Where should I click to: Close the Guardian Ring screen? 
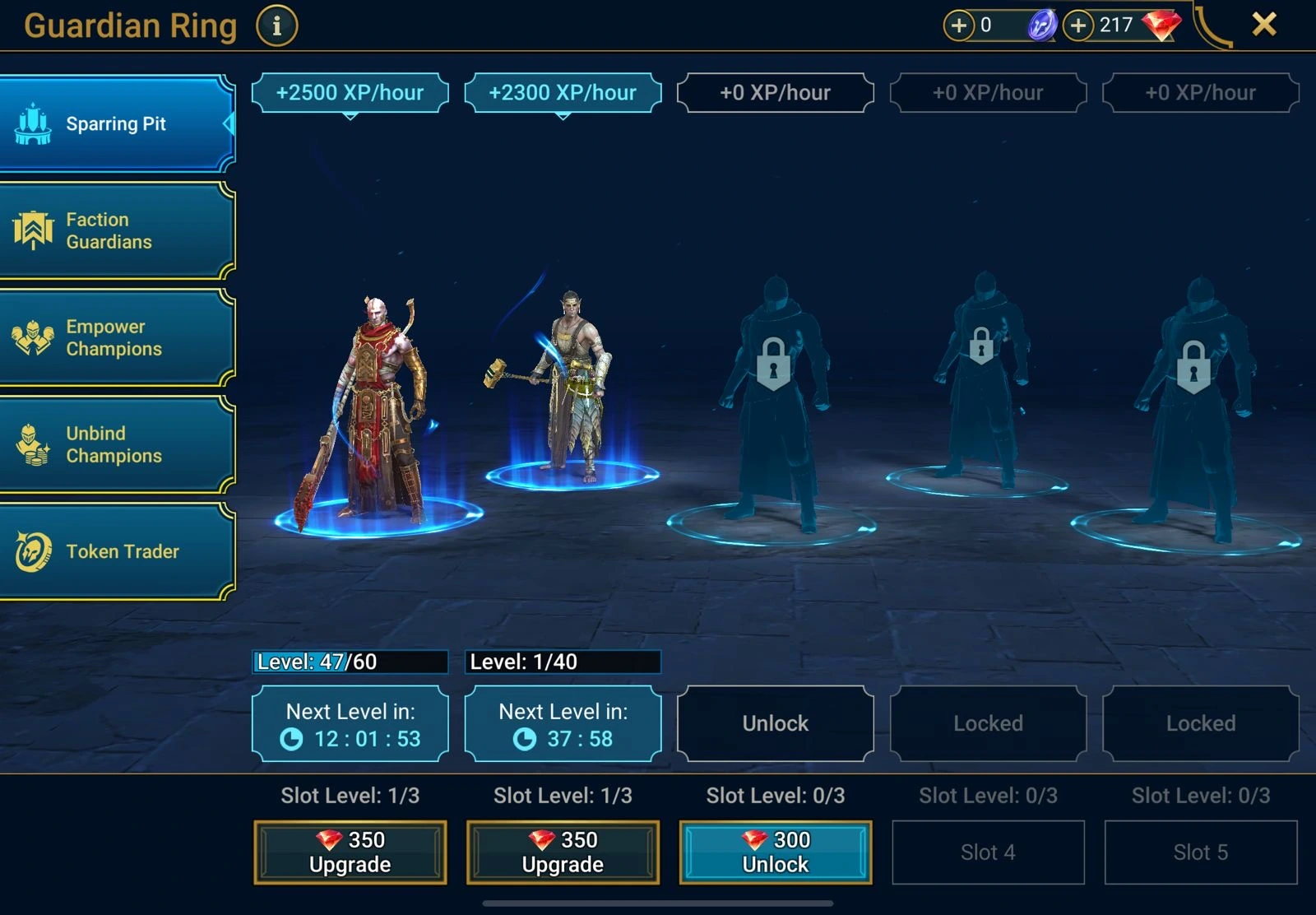pyautogui.click(x=1264, y=25)
